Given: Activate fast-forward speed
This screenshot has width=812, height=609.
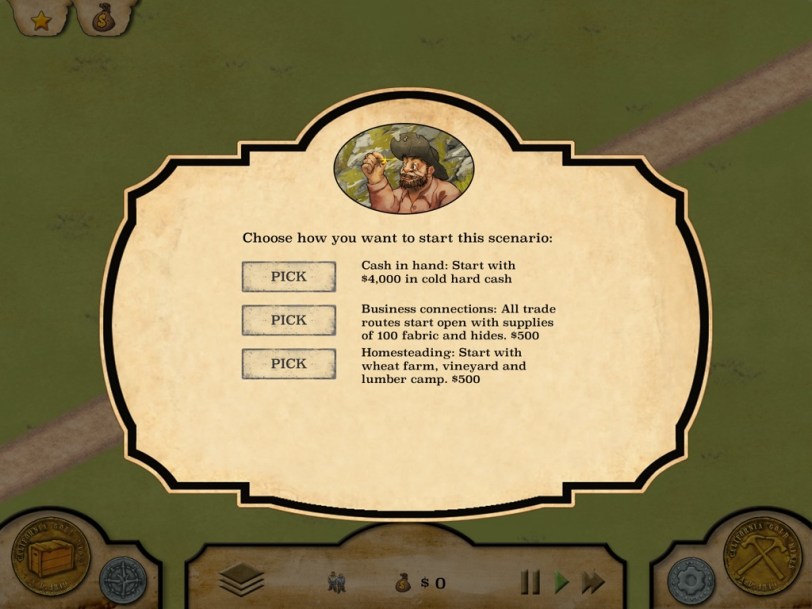Looking at the screenshot, I should click(593, 581).
